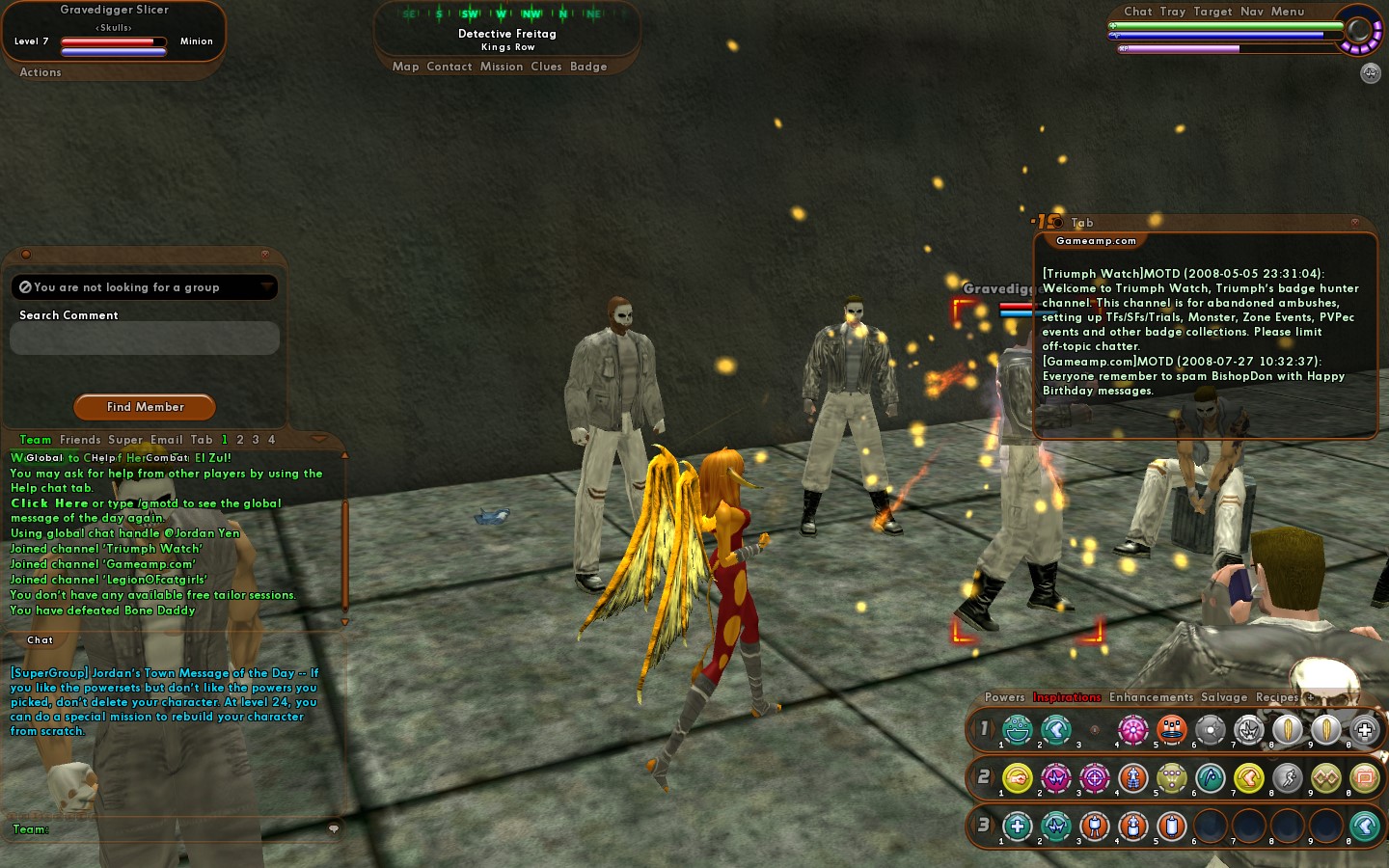
Task: Activate the yellow punch power in tray 2
Action: pos(1018,777)
